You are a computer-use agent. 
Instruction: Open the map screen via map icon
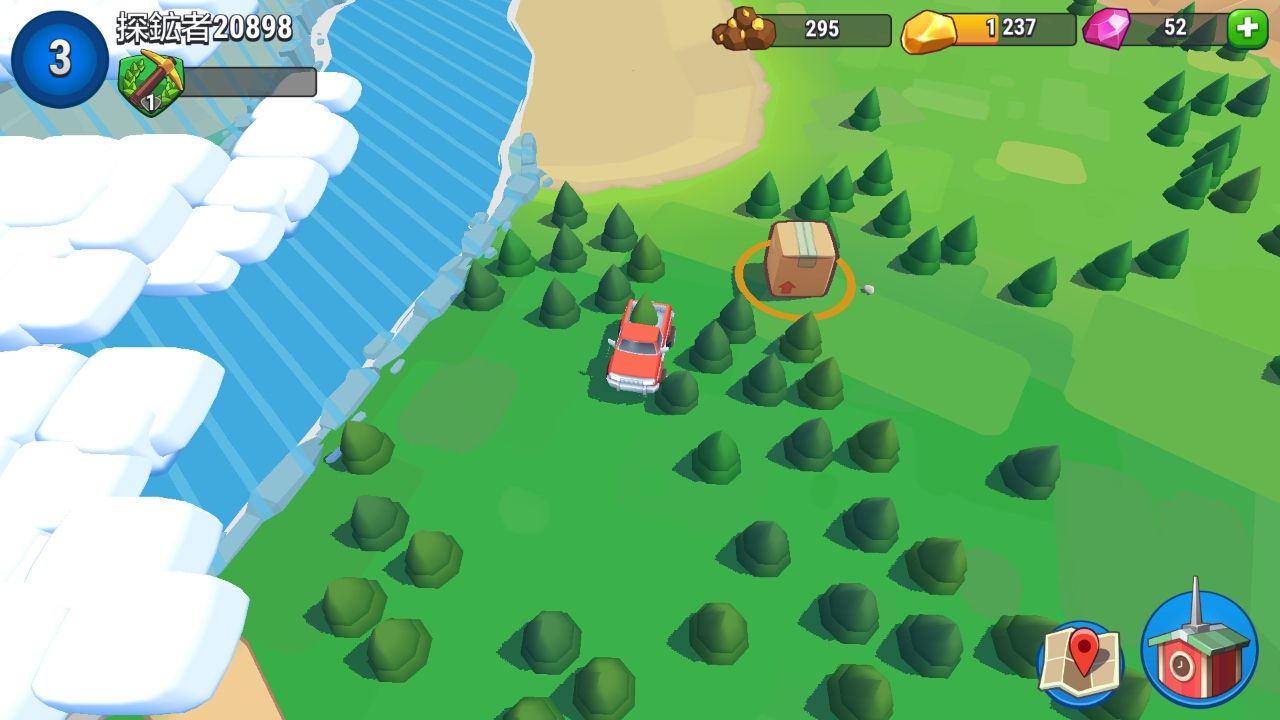1080,660
